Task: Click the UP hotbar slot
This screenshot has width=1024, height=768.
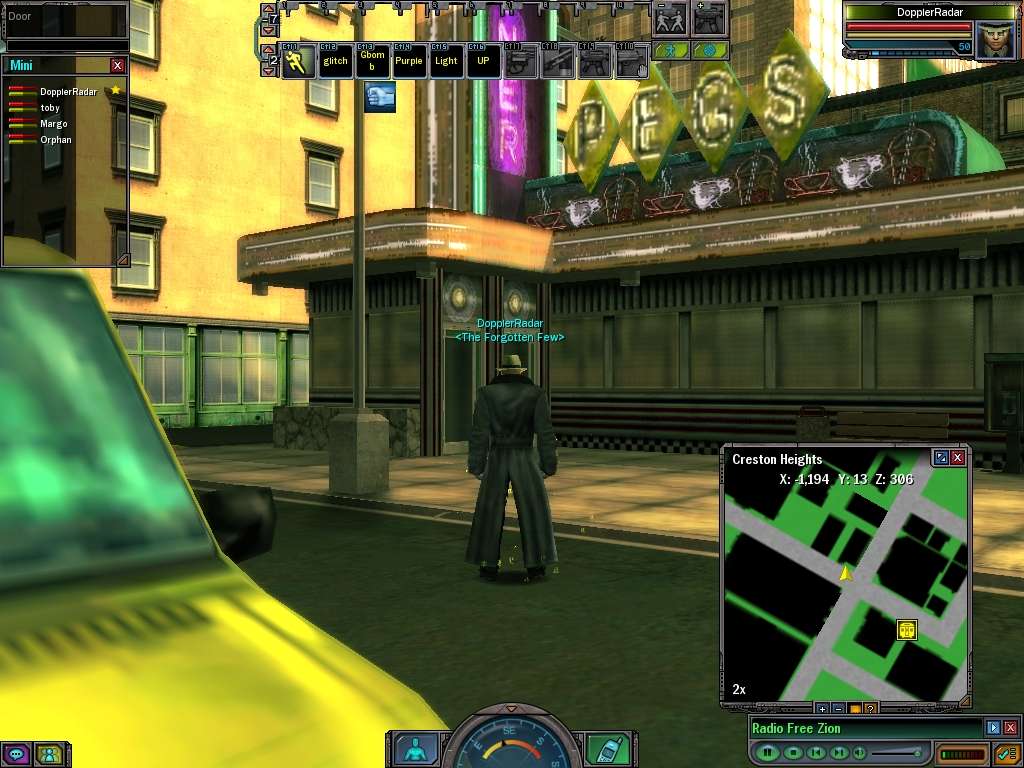Action: pos(482,62)
